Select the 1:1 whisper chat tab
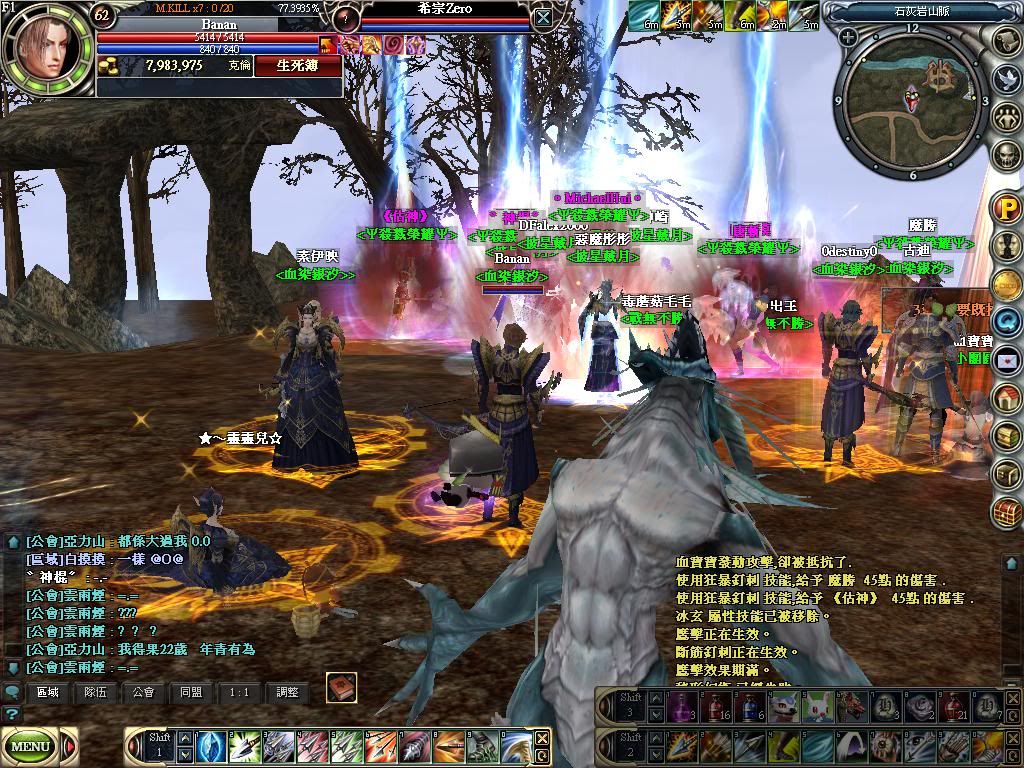Viewport: 1024px width, 768px height. coord(240,692)
